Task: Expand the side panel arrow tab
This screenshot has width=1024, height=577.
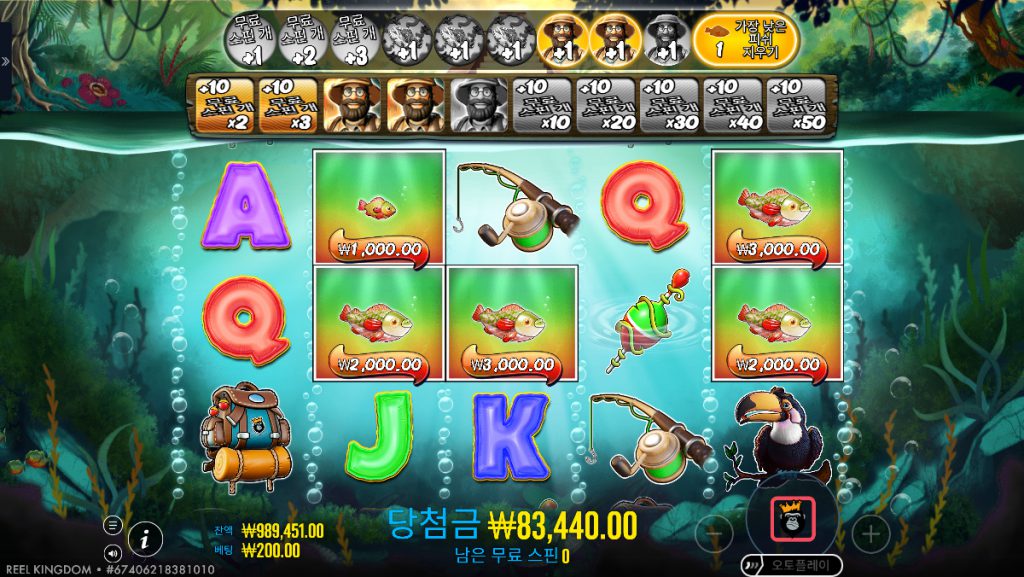Action: (5, 61)
